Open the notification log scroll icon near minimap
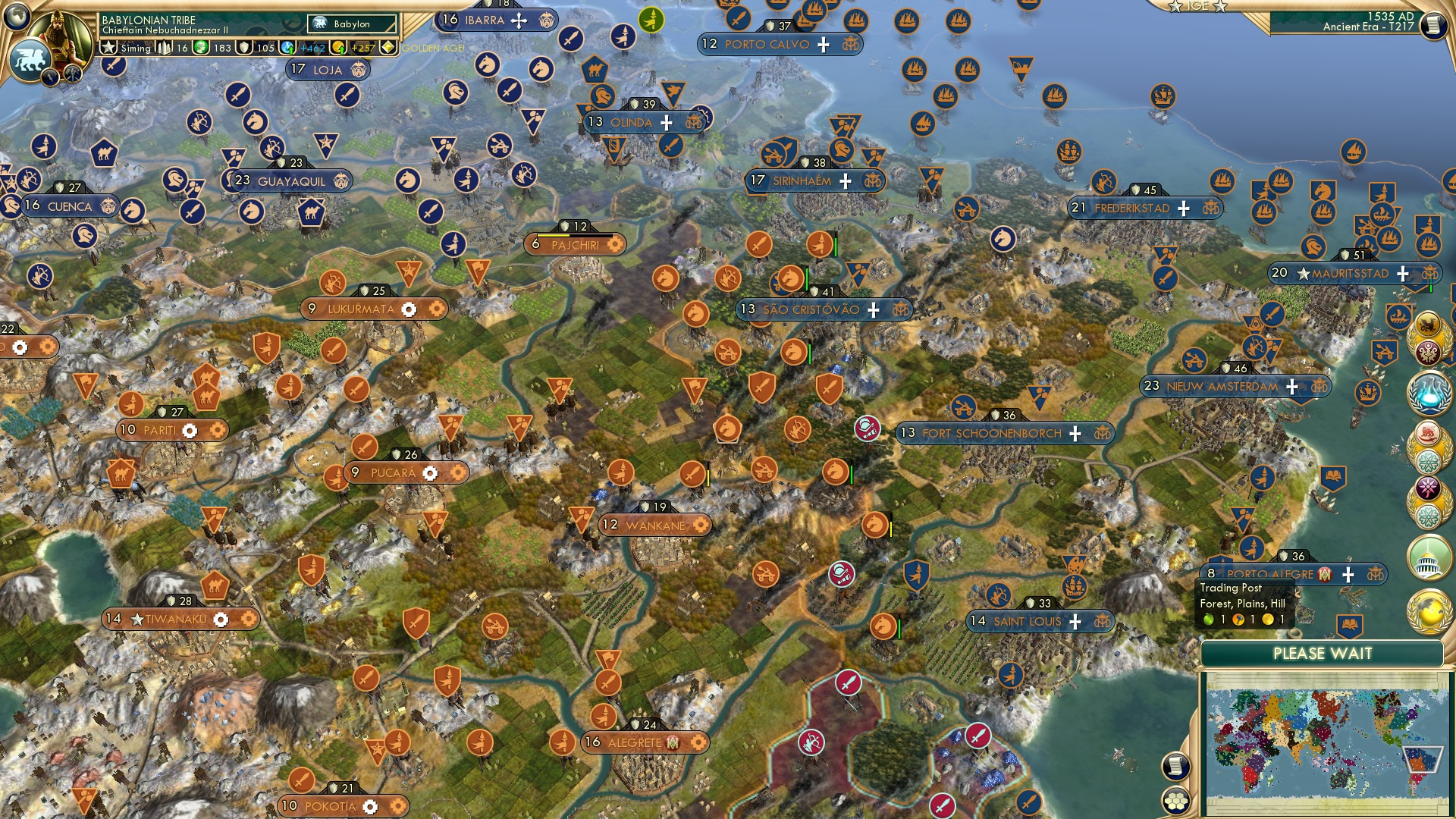 tap(1175, 766)
